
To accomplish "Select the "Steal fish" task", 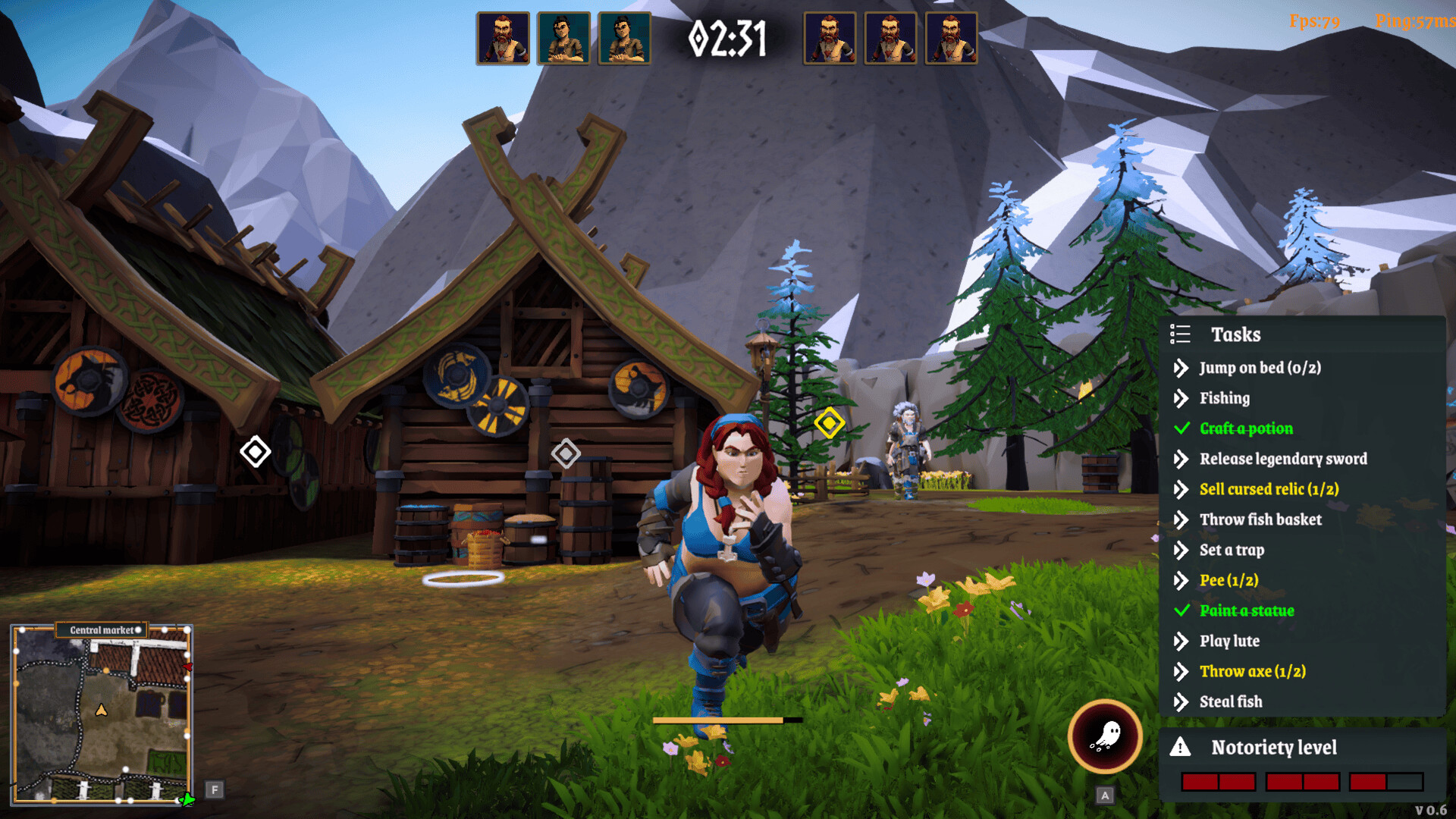I will [x=1231, y=701].
